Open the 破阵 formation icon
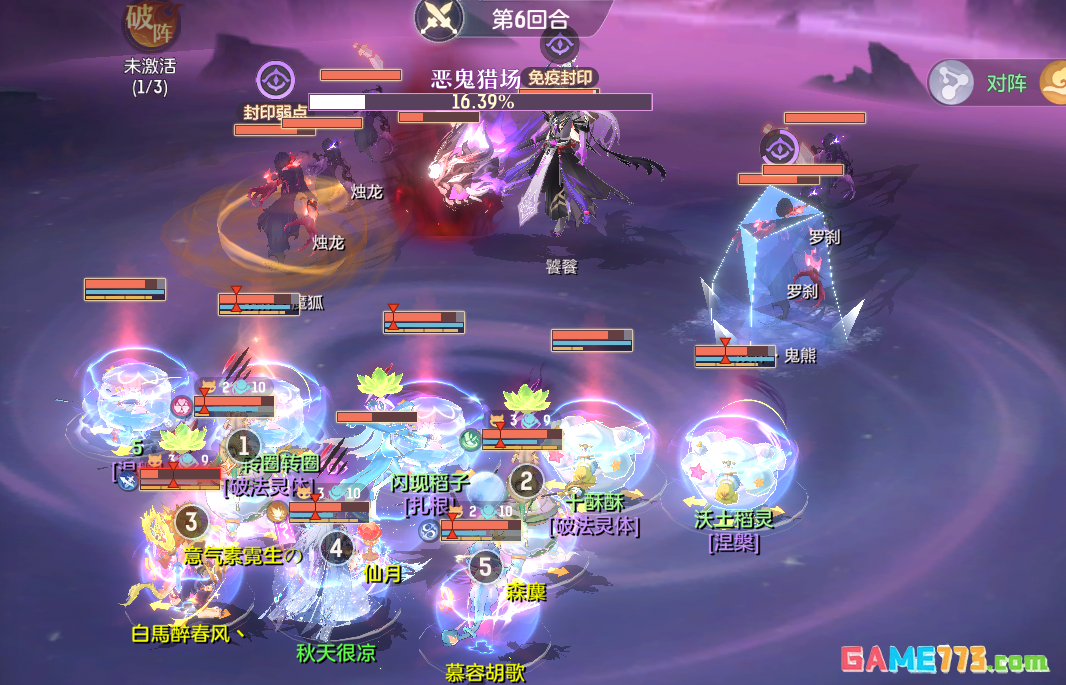 pyautogui.click(x=150, y=27)
